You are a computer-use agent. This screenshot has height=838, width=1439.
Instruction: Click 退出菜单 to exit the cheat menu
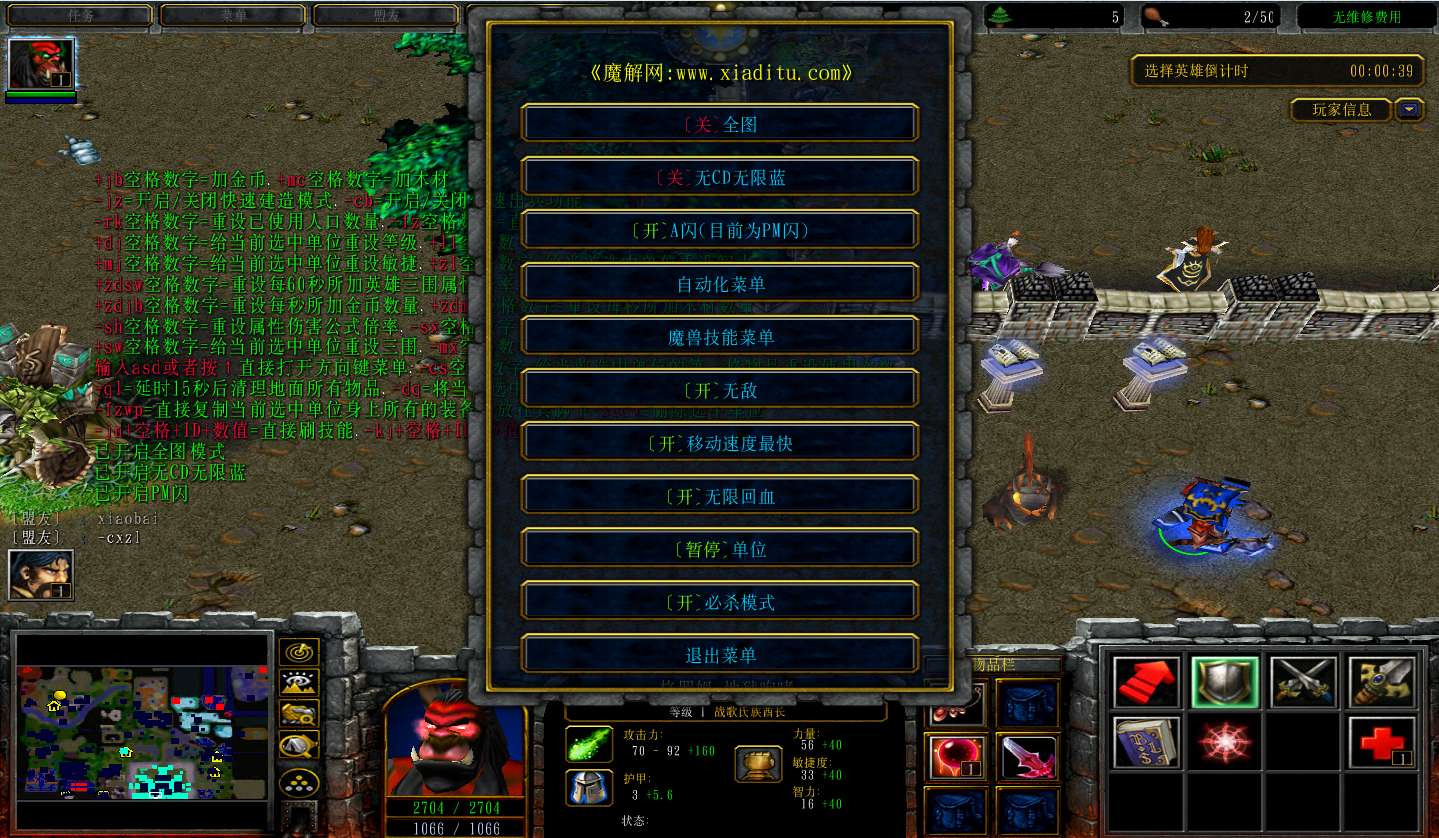click(x=718, y=654)
